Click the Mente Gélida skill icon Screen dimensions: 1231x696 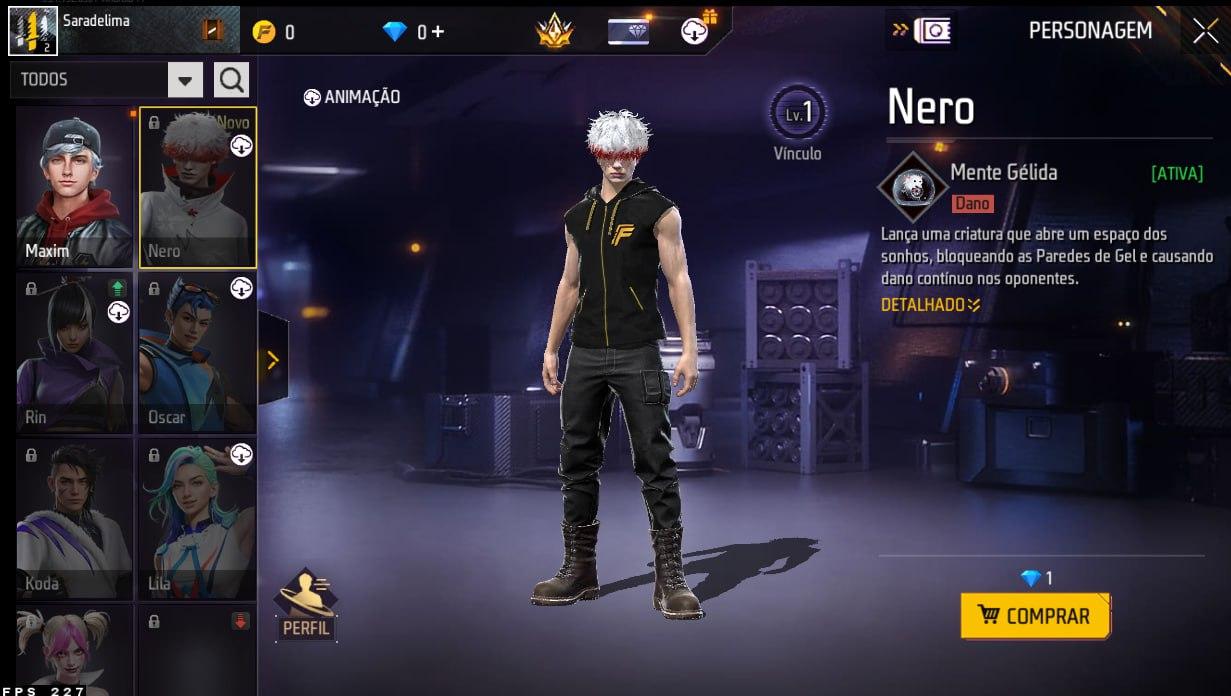click(910, 186)
